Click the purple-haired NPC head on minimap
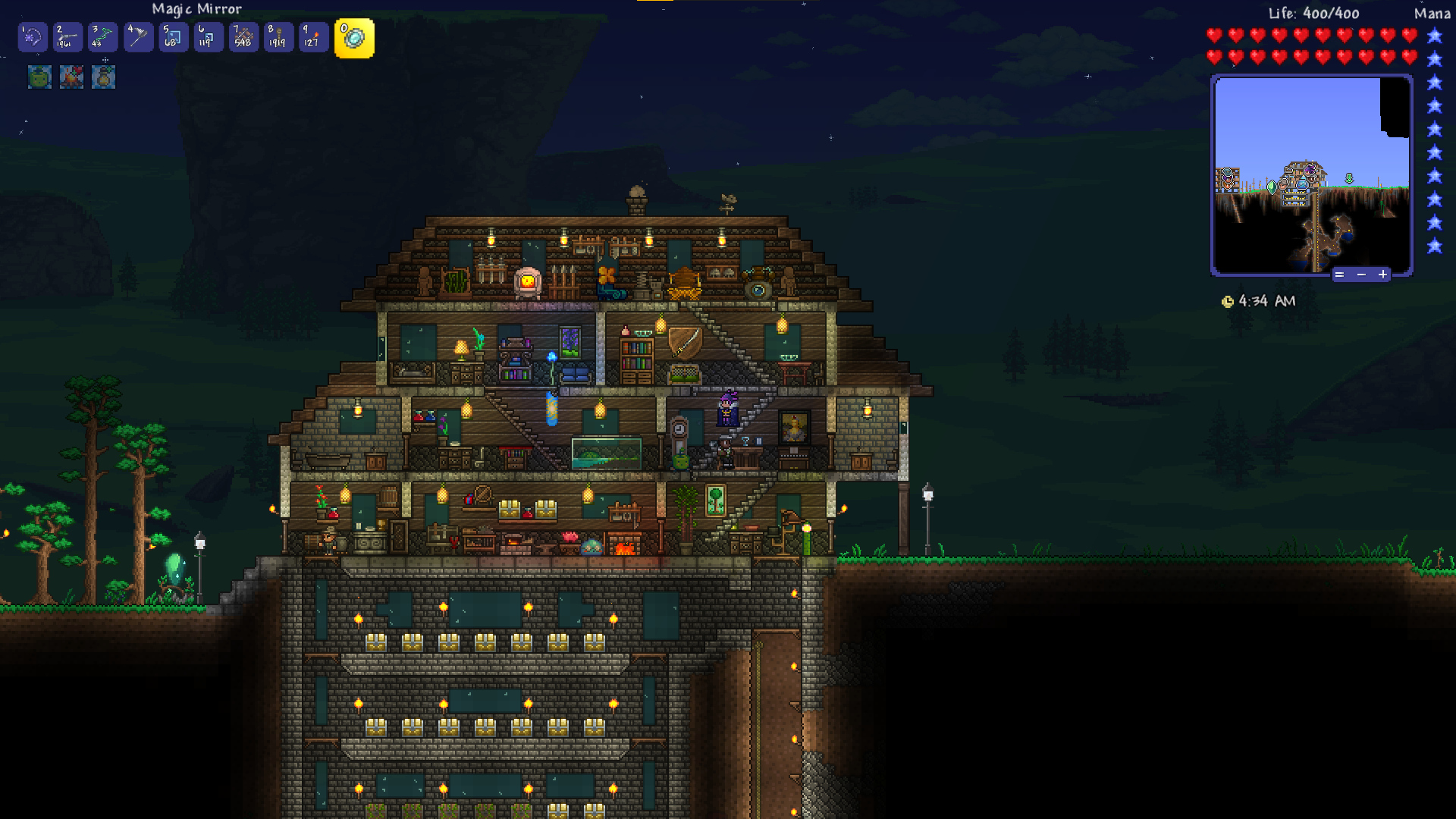1456x819 pixels. click(1310, 170)
